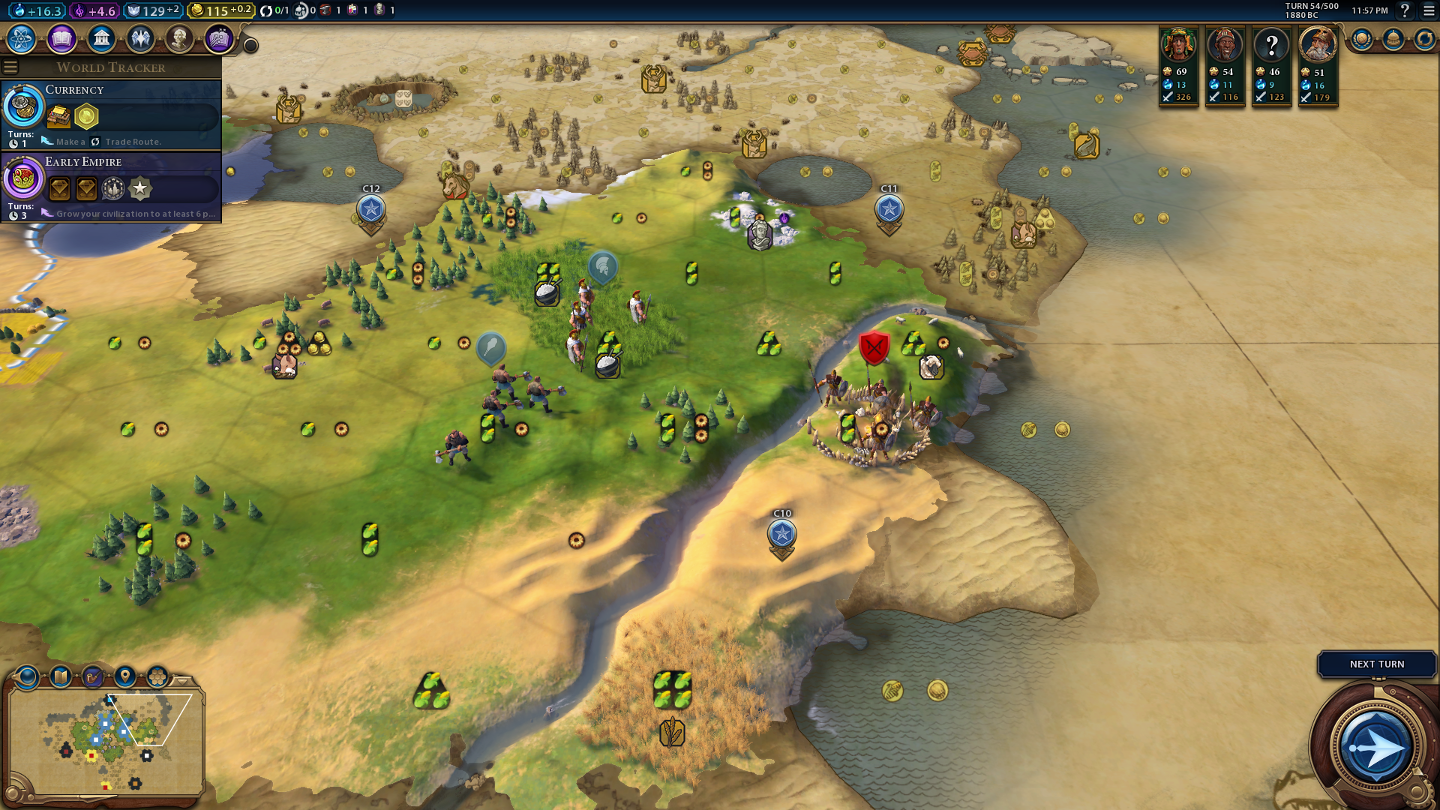Open the Civics tree book icon
Screen dimensions: 1440x810
tap(62, 39)
